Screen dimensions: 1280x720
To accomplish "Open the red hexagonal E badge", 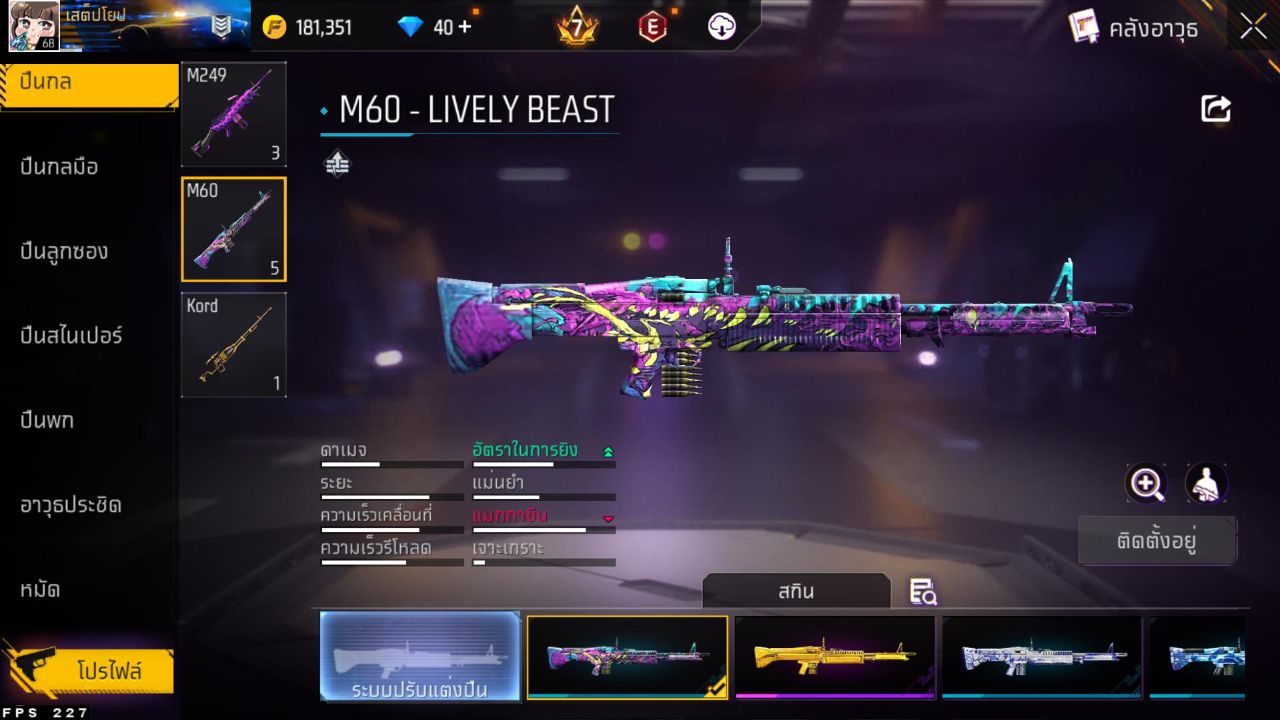I will pos(652,27).
